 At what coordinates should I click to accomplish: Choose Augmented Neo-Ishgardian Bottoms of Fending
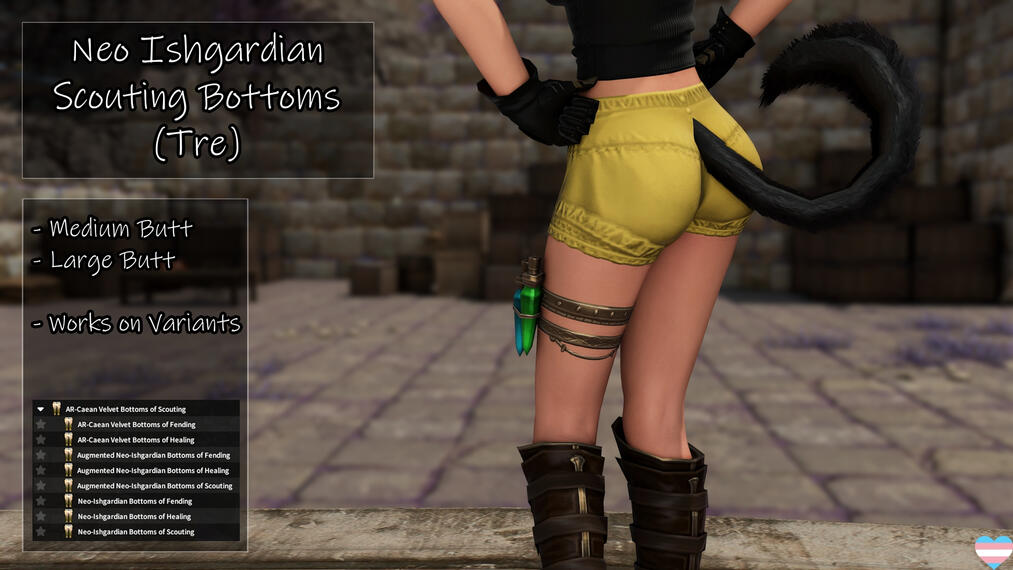tap(153, 455)
